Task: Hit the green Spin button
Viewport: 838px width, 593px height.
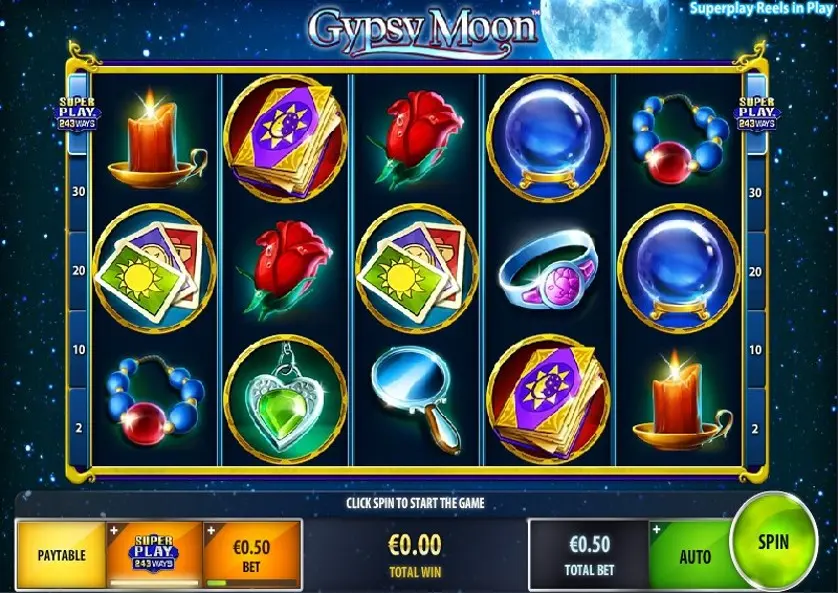Action: pos(773,543)
